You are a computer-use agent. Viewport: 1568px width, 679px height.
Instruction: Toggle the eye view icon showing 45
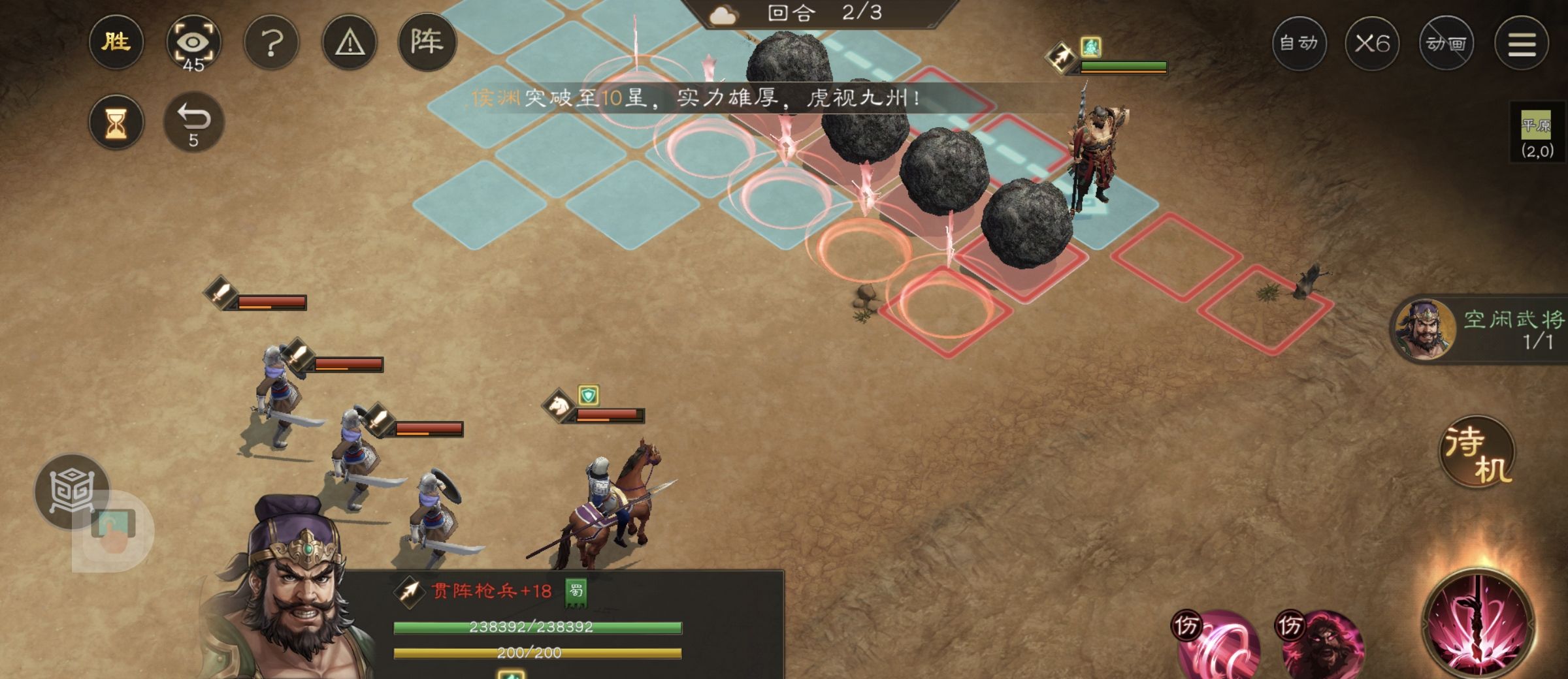pyautogui.click(x=193, y=44)
